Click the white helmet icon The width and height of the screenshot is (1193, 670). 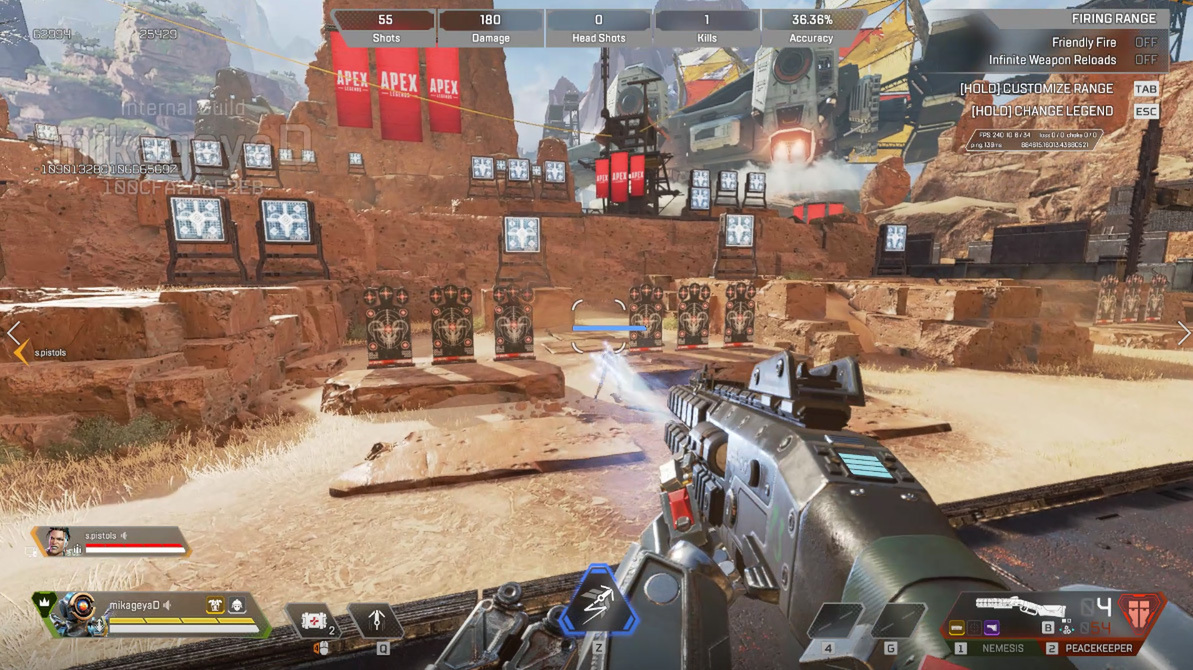(x=238, y=605)
